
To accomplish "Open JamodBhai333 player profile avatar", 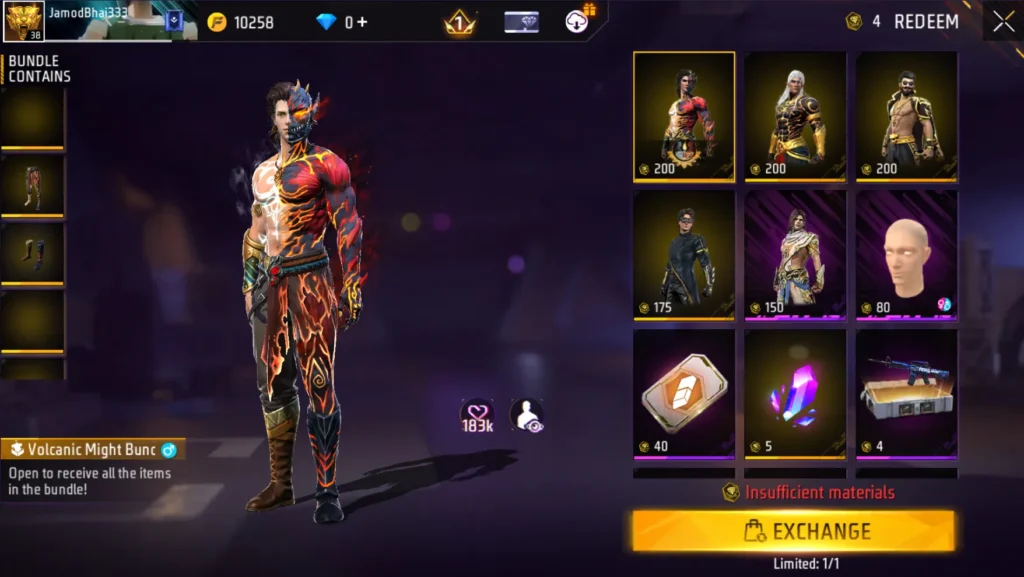I will click(x=23, y=21).
